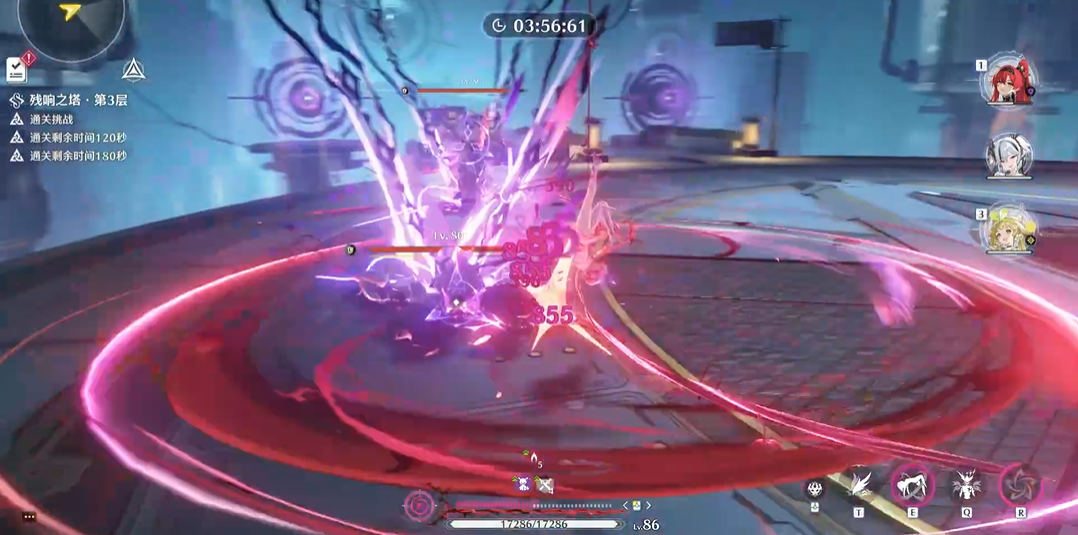Viewport: 1078px width, 535px height.
Task: Click the crown-like emblem icon left of skills
Action: click(815, 489)
